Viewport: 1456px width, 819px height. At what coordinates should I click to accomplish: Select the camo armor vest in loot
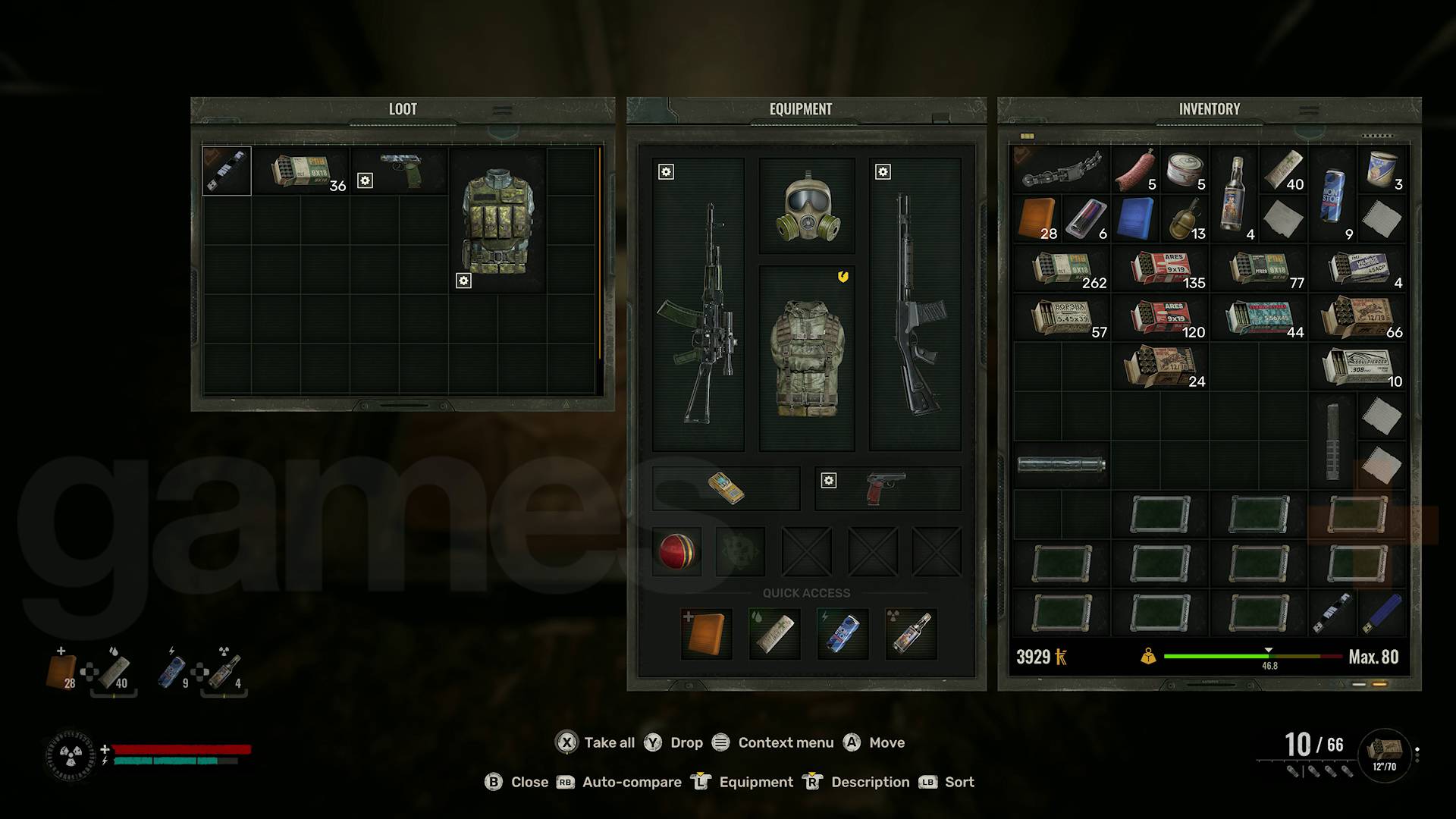pyautogui.click(x=497, y=220)
